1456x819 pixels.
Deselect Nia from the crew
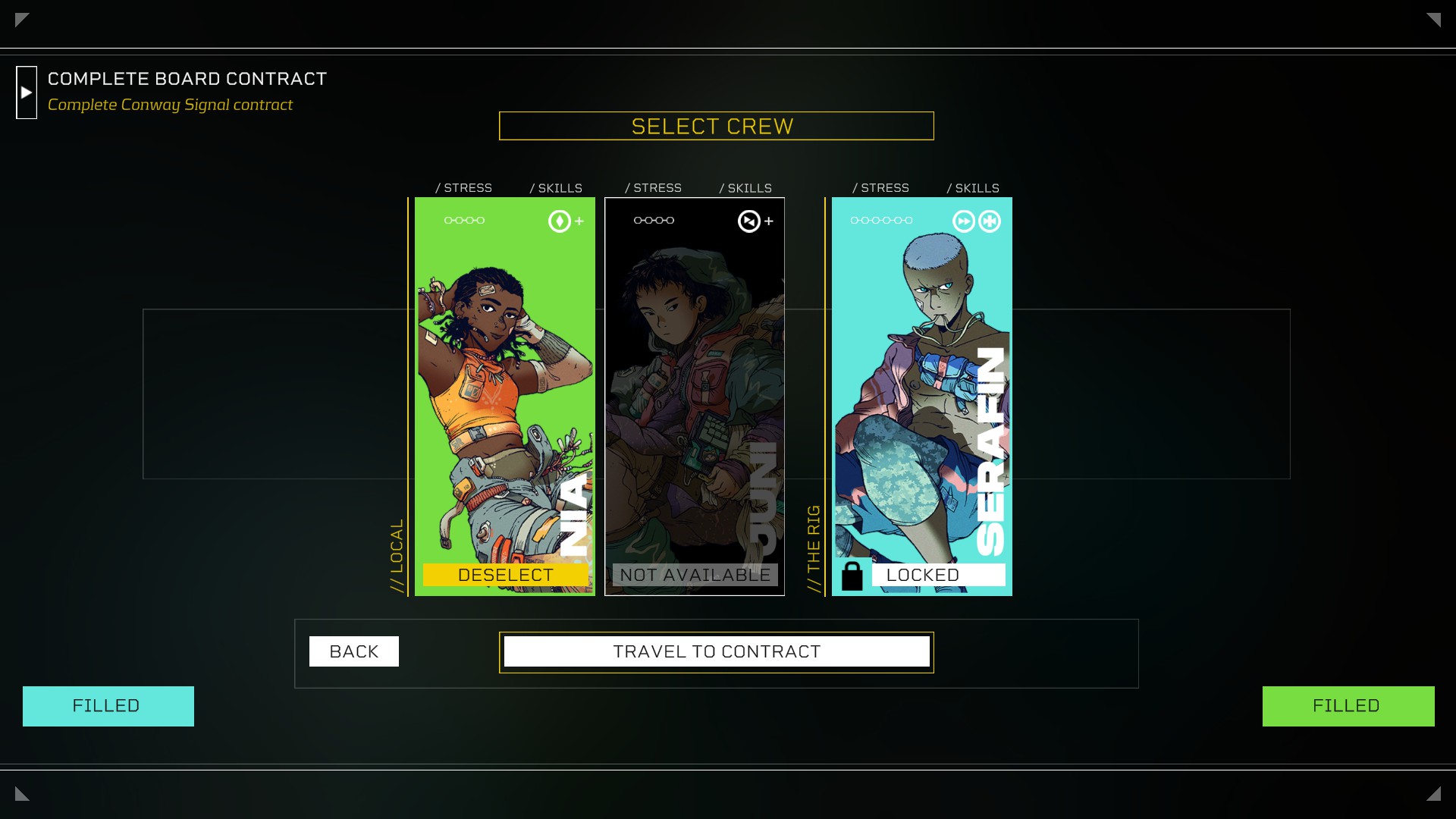(x=505, y=575)
